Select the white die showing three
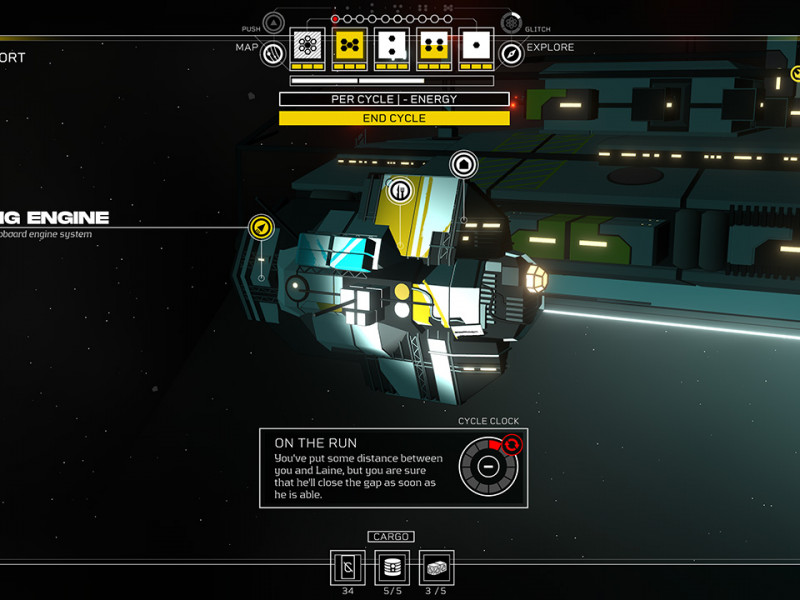The height and width of the screenshot is (600, 800). point(392,45)
